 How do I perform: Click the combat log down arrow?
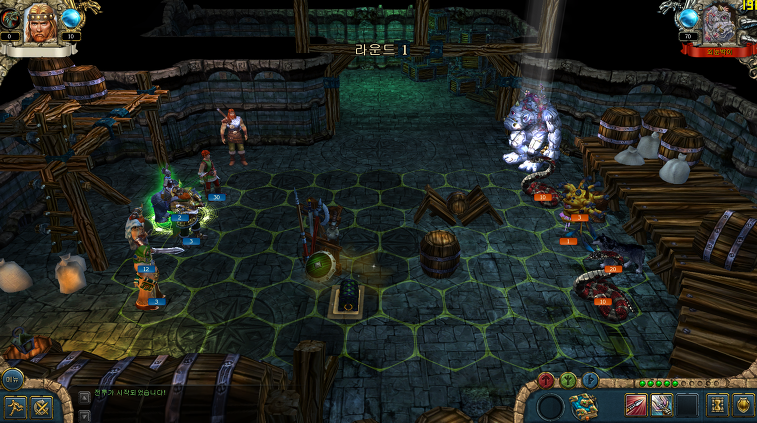pyautogui.click(x=85, y=414)
